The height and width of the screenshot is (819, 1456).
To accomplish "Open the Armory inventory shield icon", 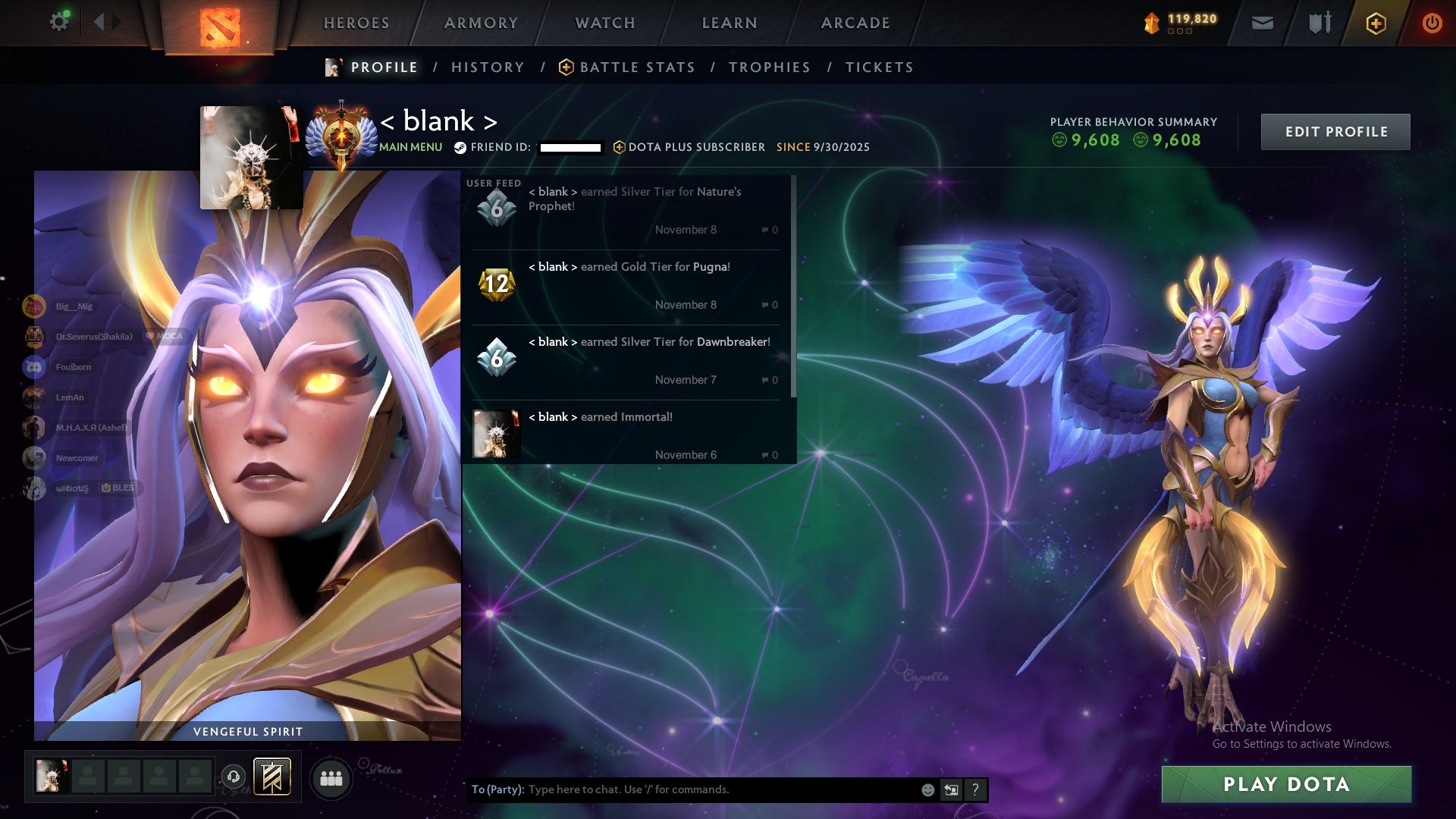I will coord(1319,23).
